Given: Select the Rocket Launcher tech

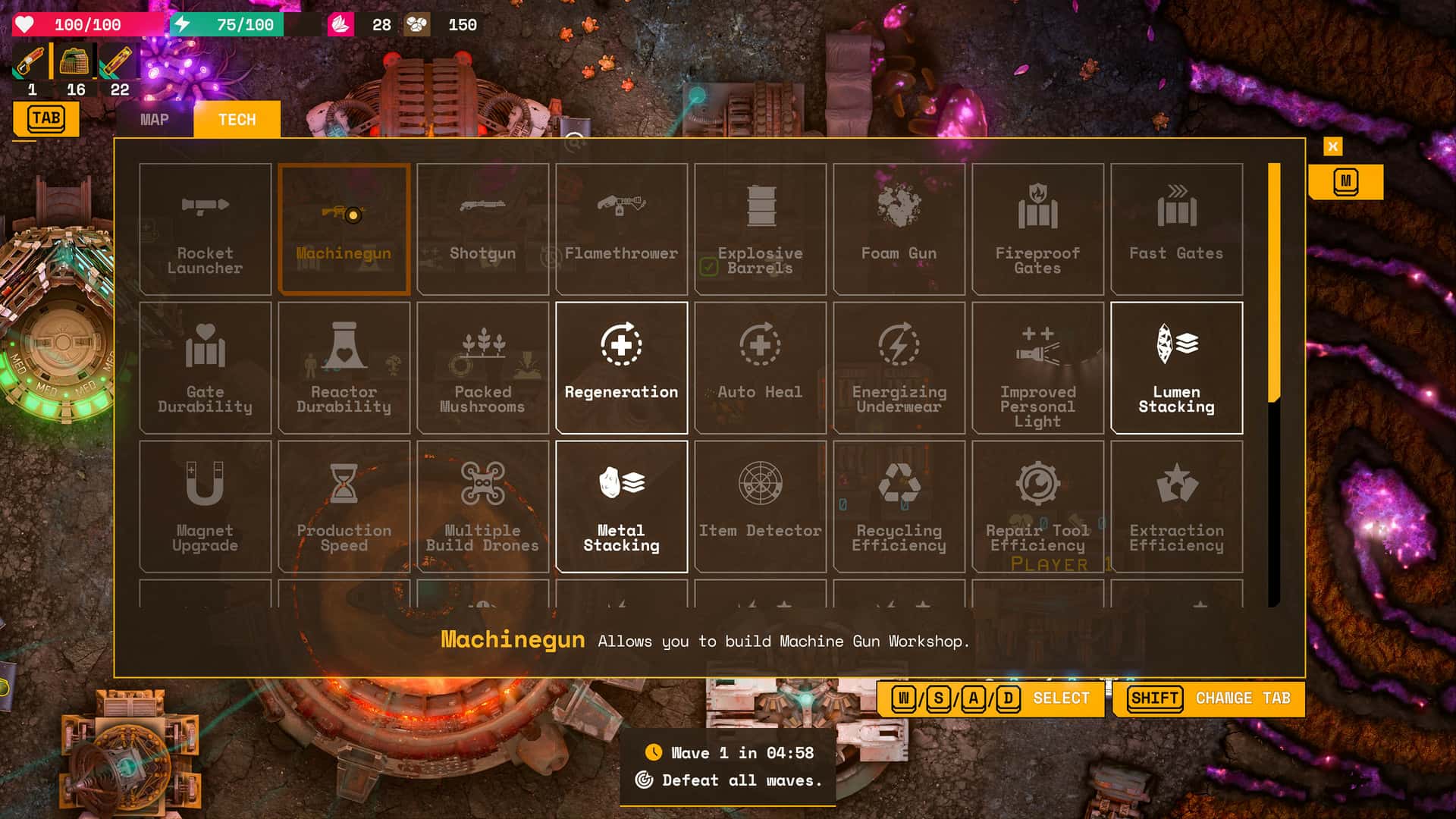Looking at the screenshot, I should [x=205, y=227].
